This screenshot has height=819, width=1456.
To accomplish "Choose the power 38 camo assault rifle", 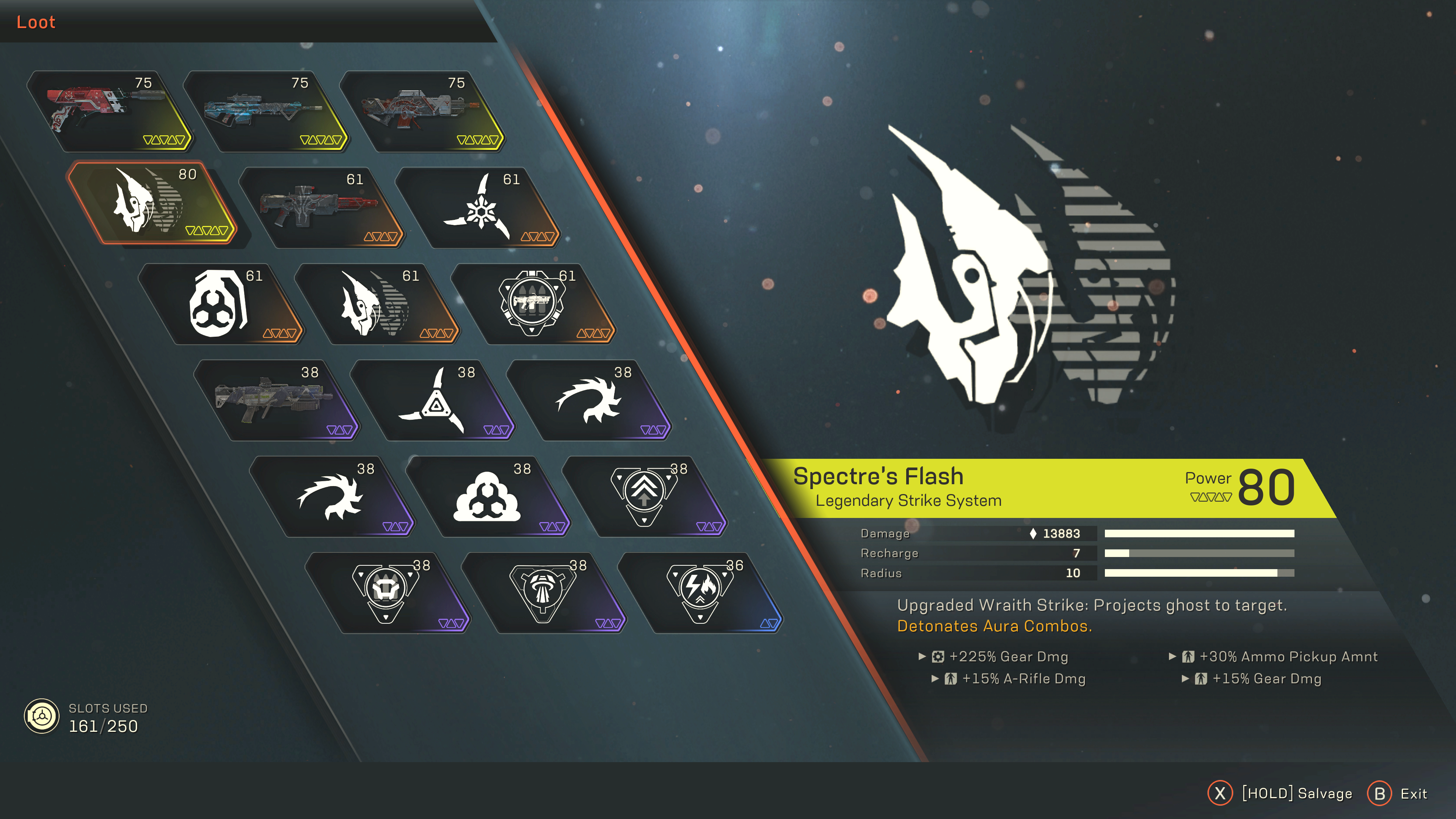I will (x=274, y=400).
